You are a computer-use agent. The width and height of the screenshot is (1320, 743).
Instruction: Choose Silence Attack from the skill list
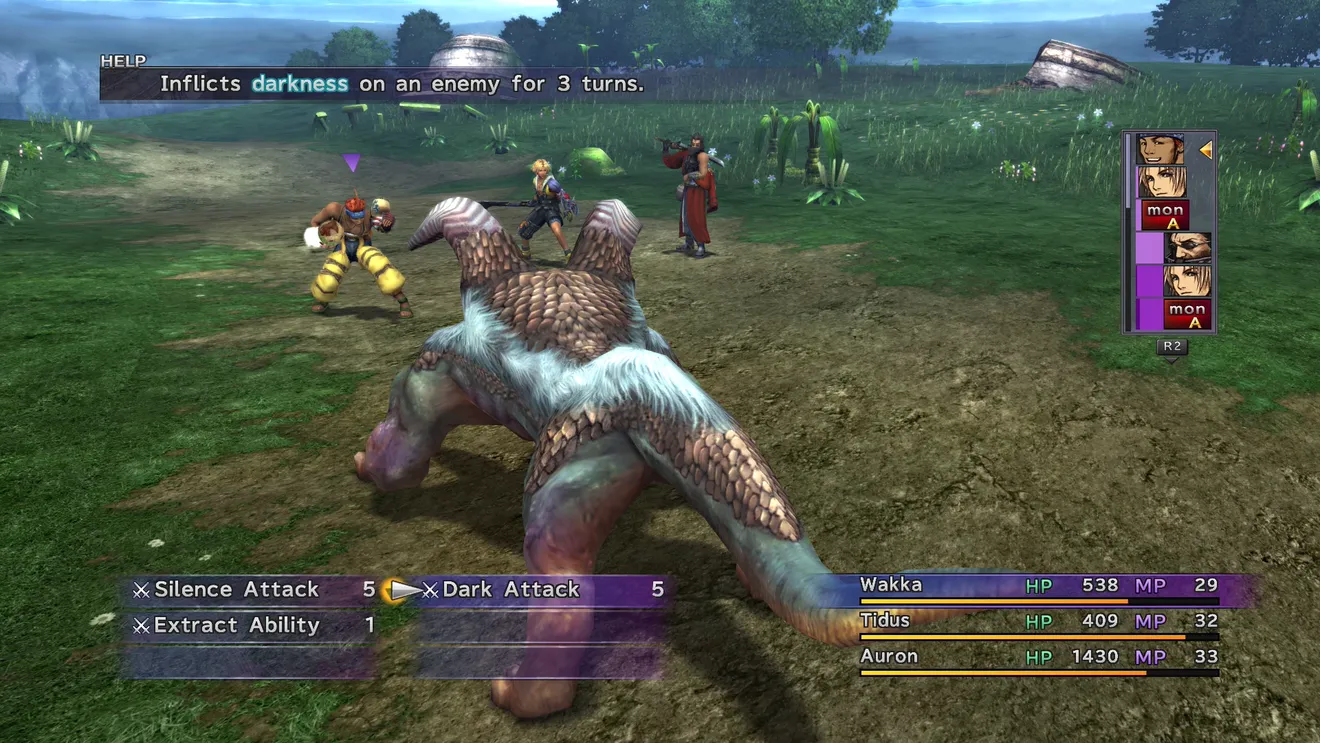[x=236, y=590]
